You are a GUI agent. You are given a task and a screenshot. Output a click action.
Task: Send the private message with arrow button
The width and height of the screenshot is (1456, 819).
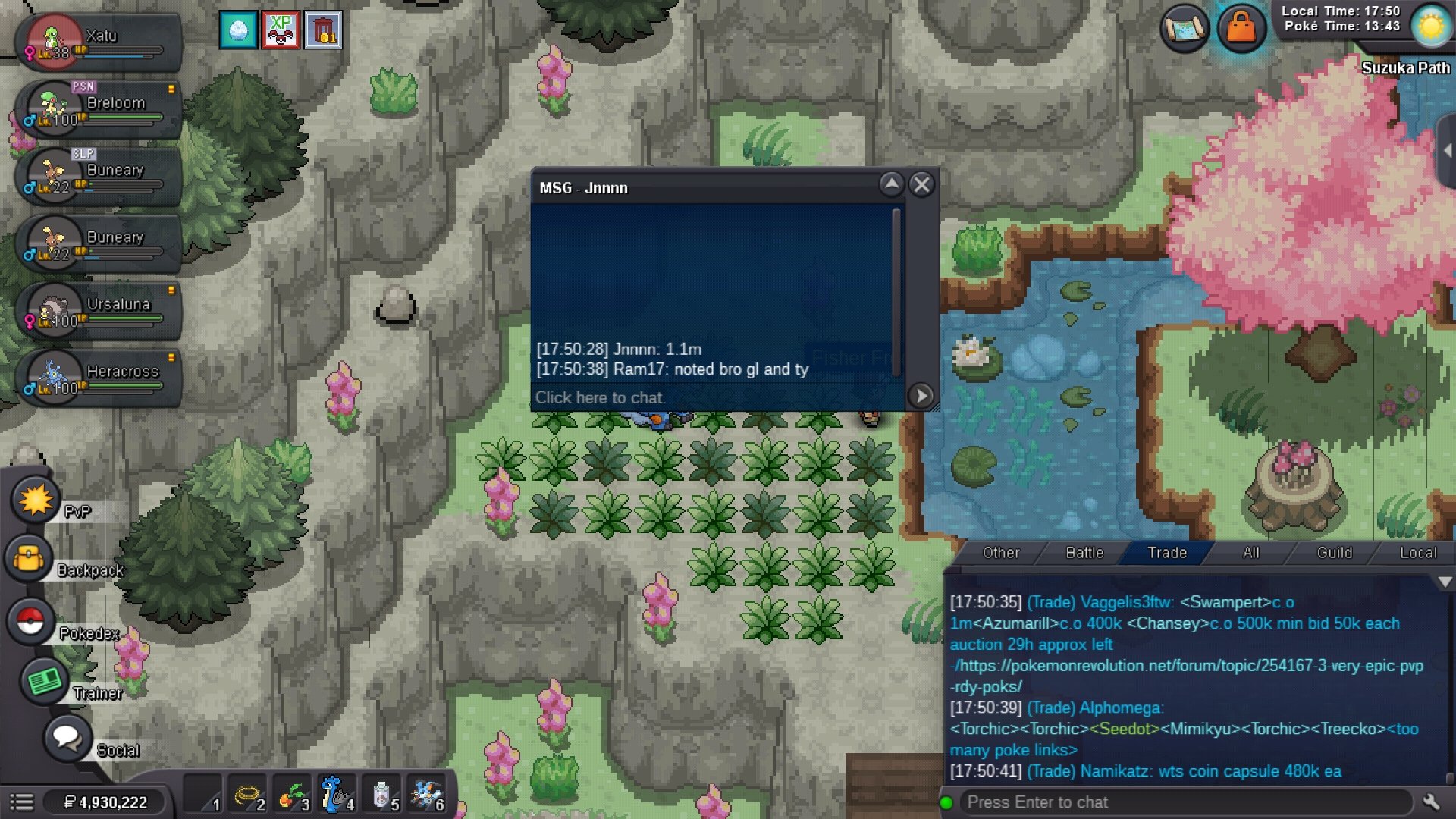(921, 395)
